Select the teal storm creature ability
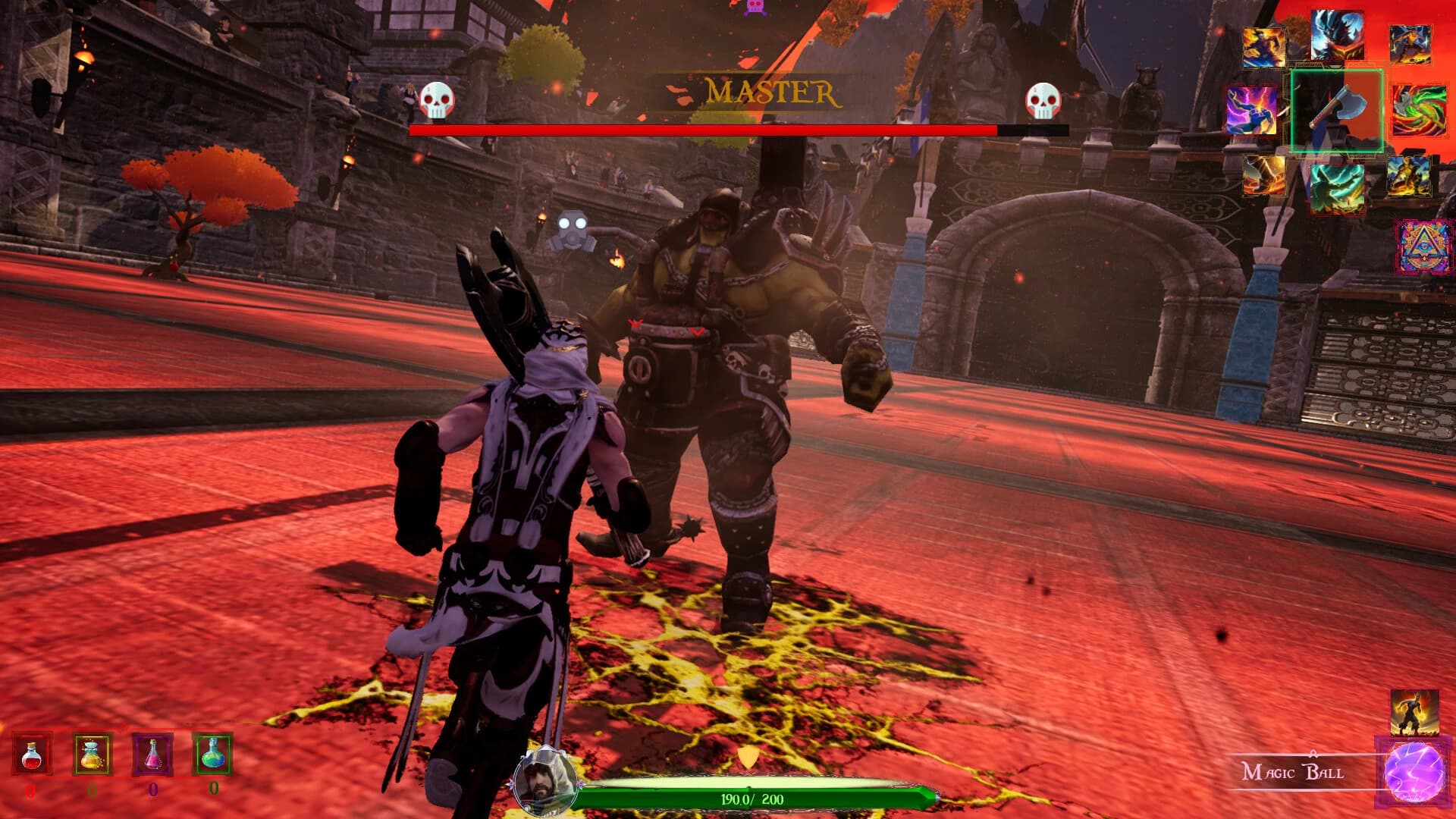This screenshot has height=819, width=1456. click(x=1337, y=187)
